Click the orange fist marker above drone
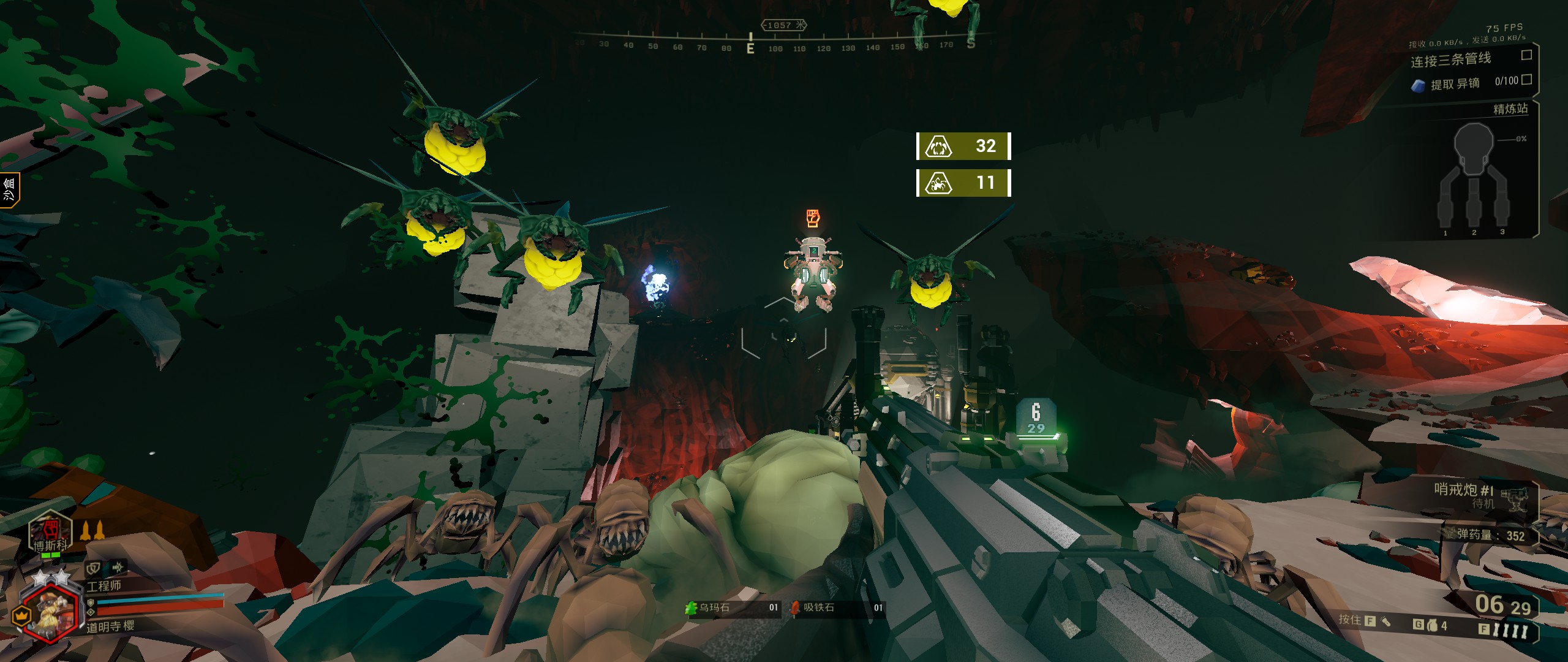Image resolution: width=1568 pixels, height=662 pixels. pyautogui.click(x=812, y=218)
